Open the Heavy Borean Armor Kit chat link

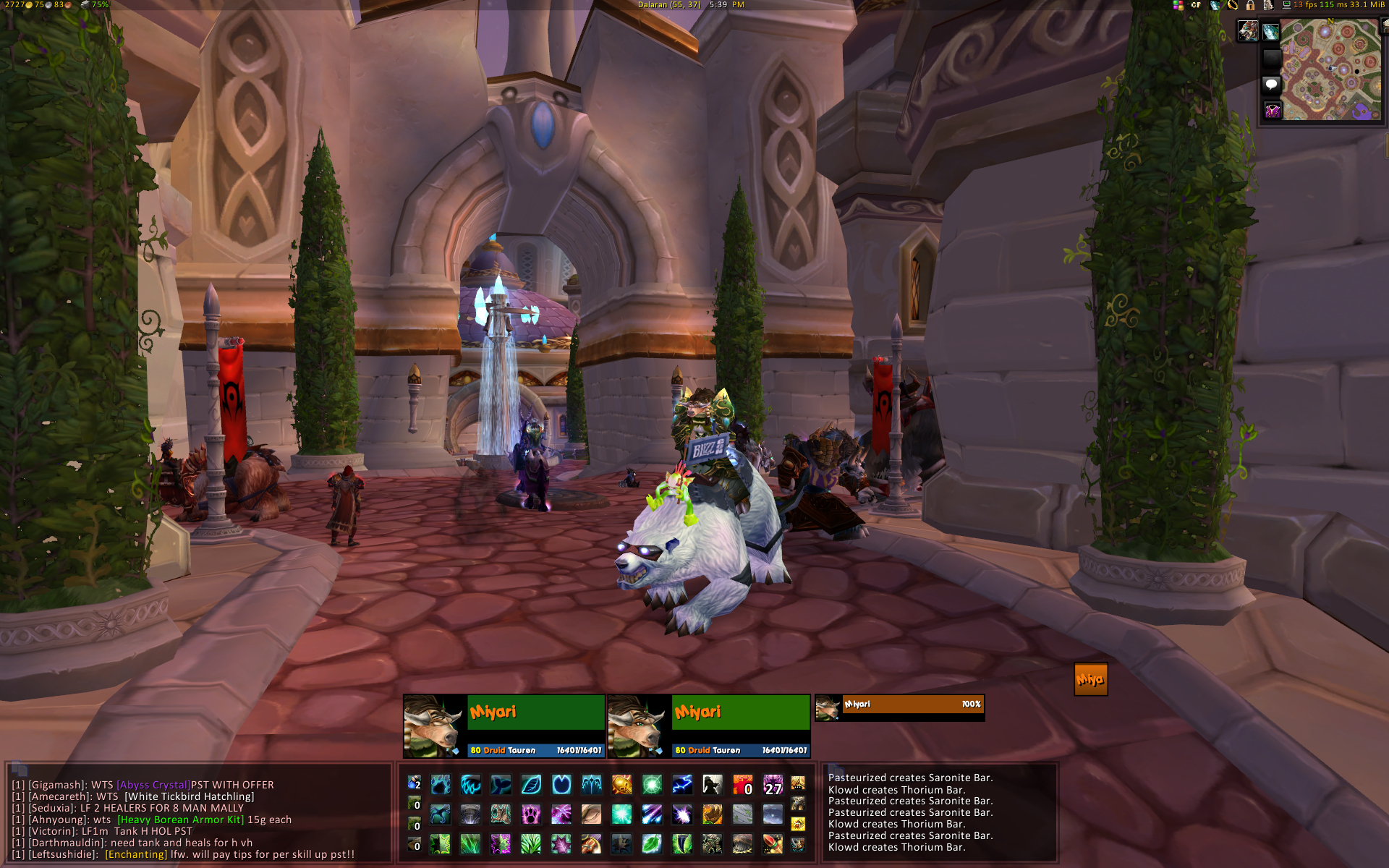[180, 820]
